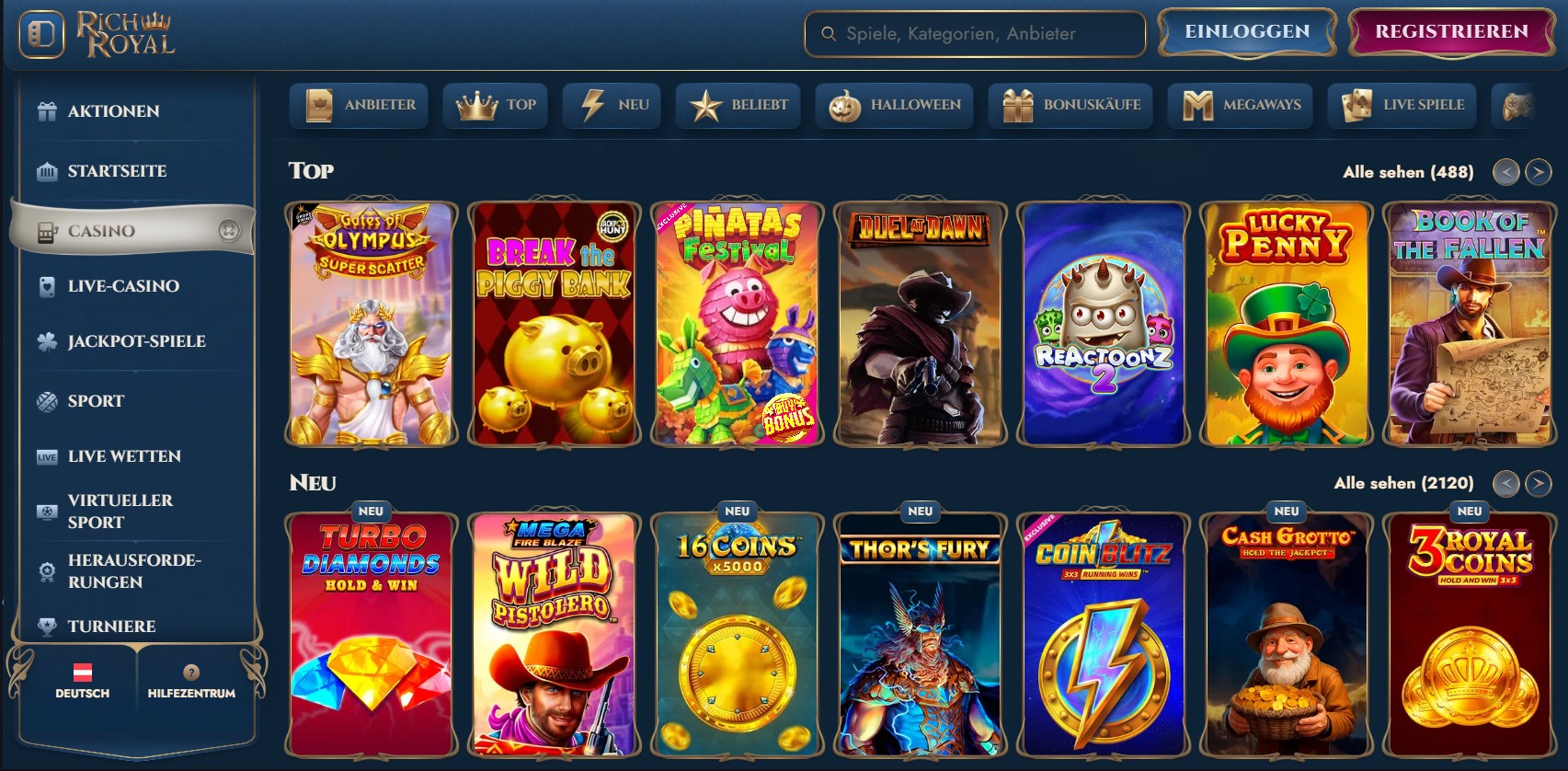Open the Live-Casino section
This screenshot has width=1568, height=771.
tap(122, 286)
